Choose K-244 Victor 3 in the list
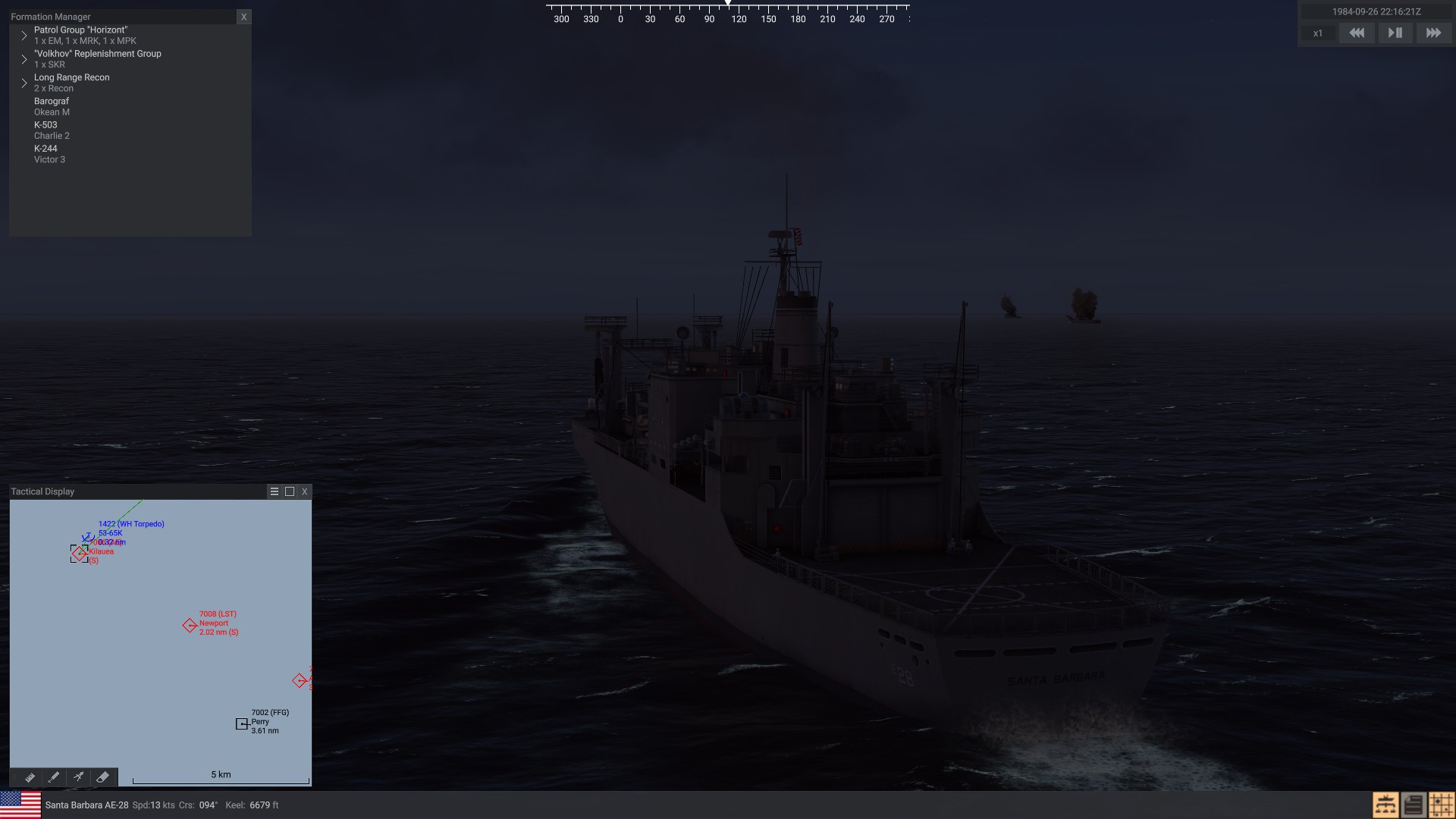This screenshot has width=1456, height=819. [x=49, y=154]
